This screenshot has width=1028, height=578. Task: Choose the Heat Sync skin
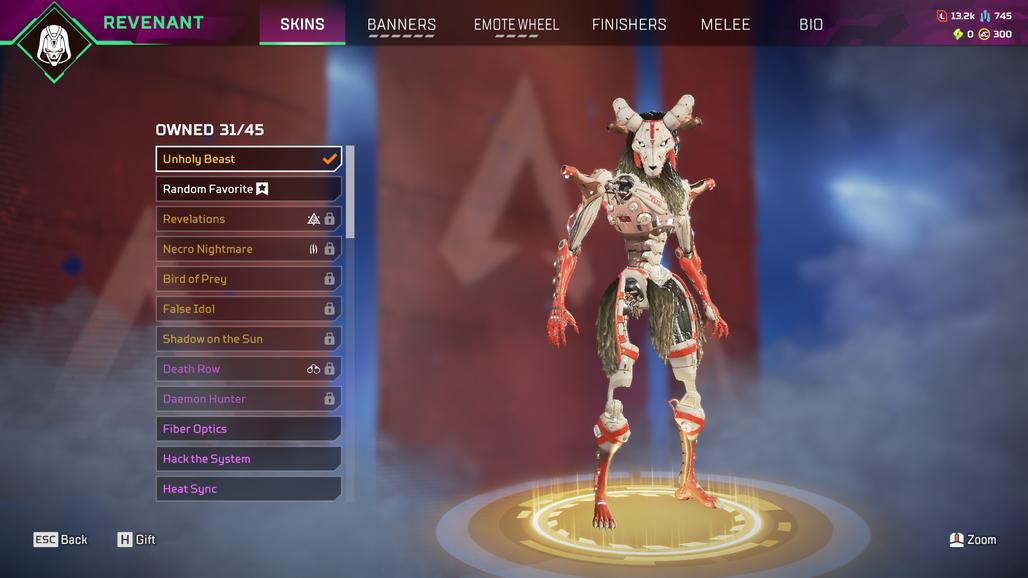click(x=248, y=489)
